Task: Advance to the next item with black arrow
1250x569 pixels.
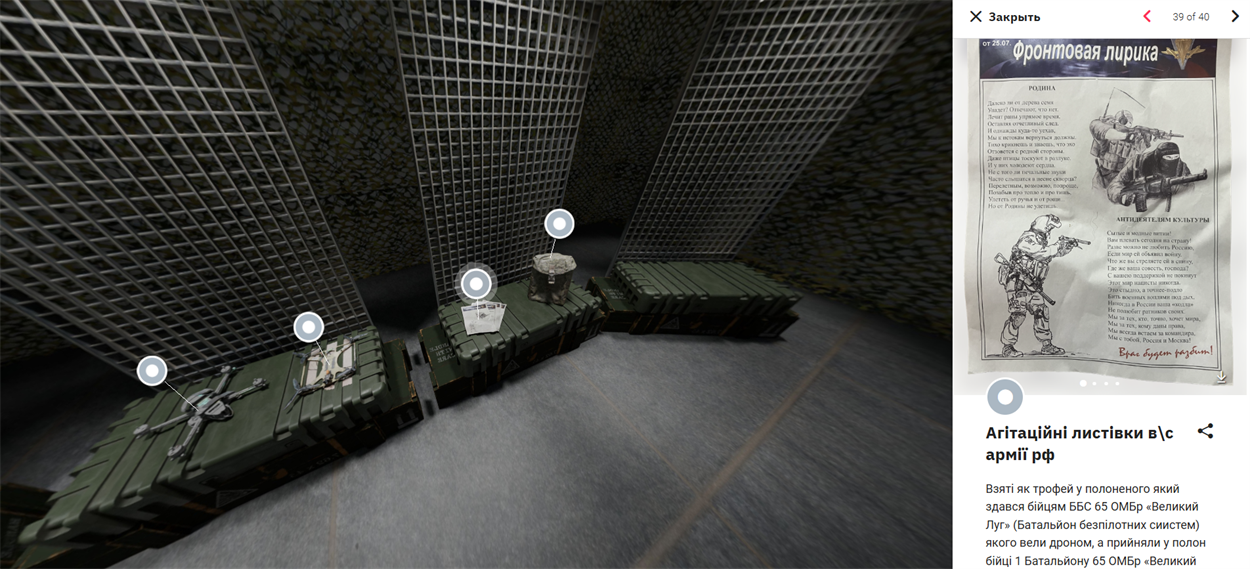Action: pos(1235,17)
